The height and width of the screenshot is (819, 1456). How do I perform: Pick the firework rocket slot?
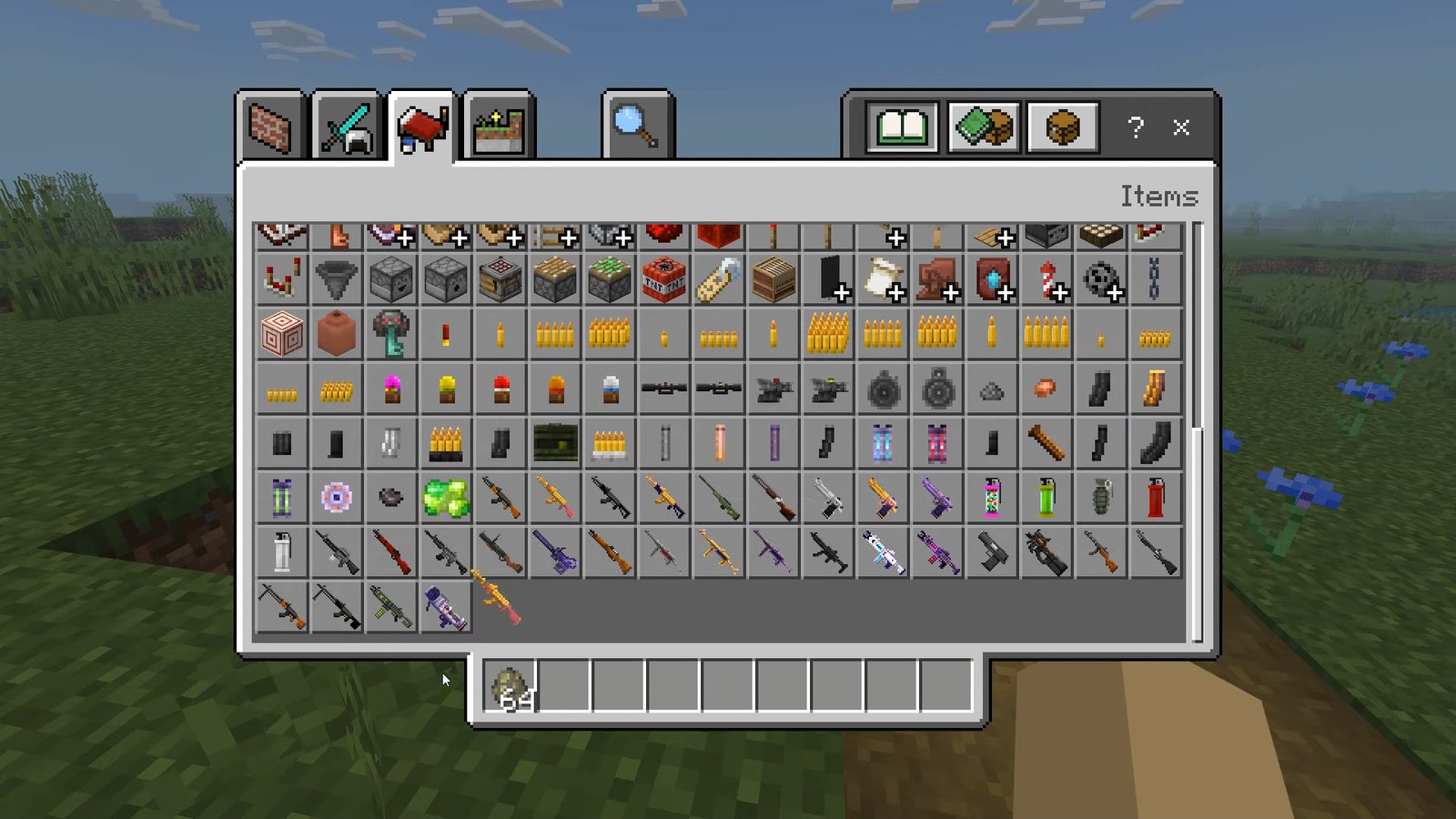1046,279
